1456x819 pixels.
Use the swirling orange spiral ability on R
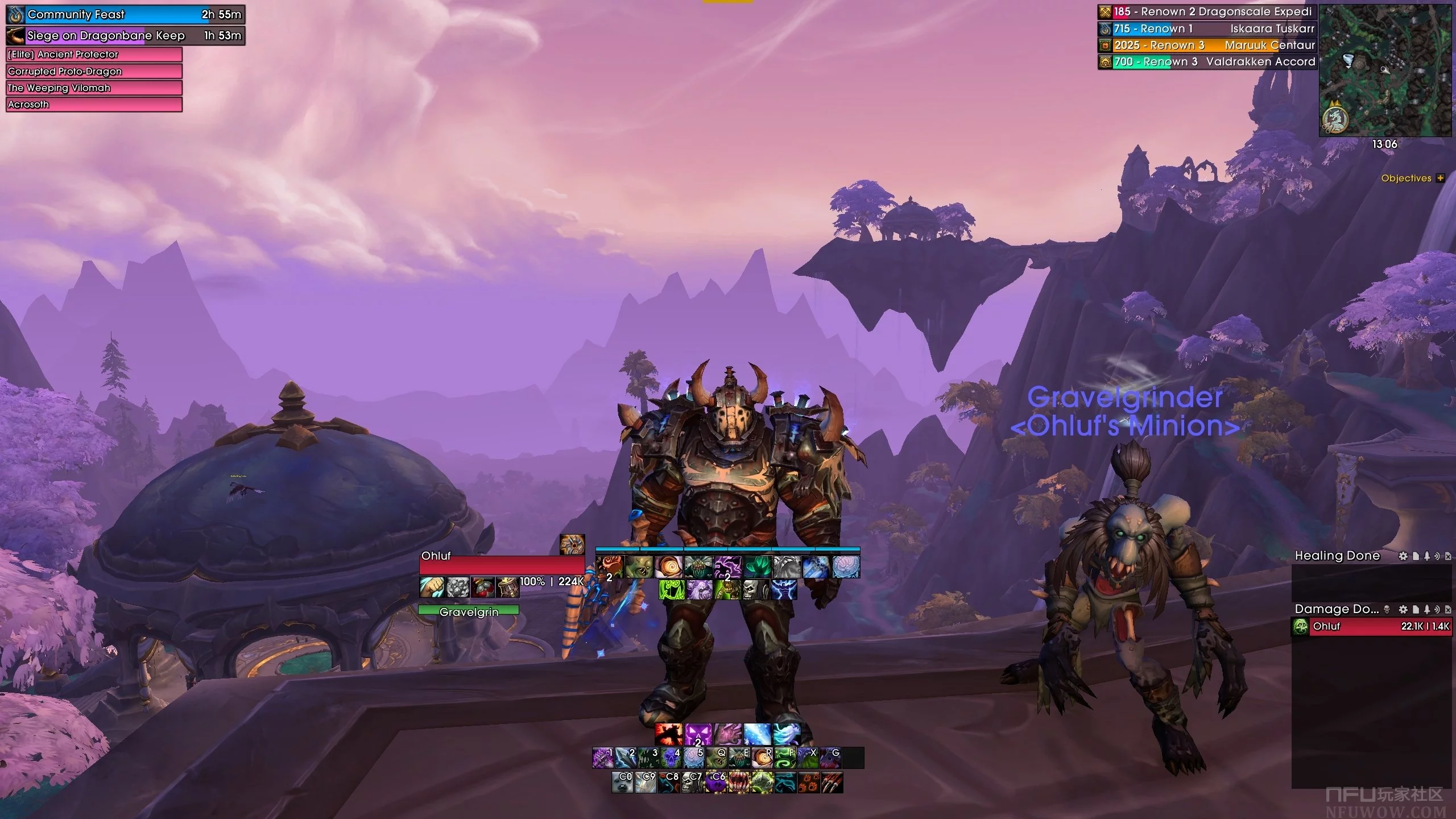click(x=762, y=758)
